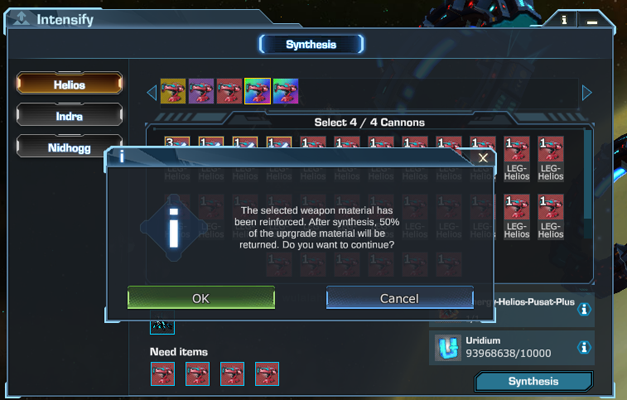This screenshot has height=400, width=627.
Task: Cancel the synthesis confirmation dialog
Action: [x=399, y=298]
